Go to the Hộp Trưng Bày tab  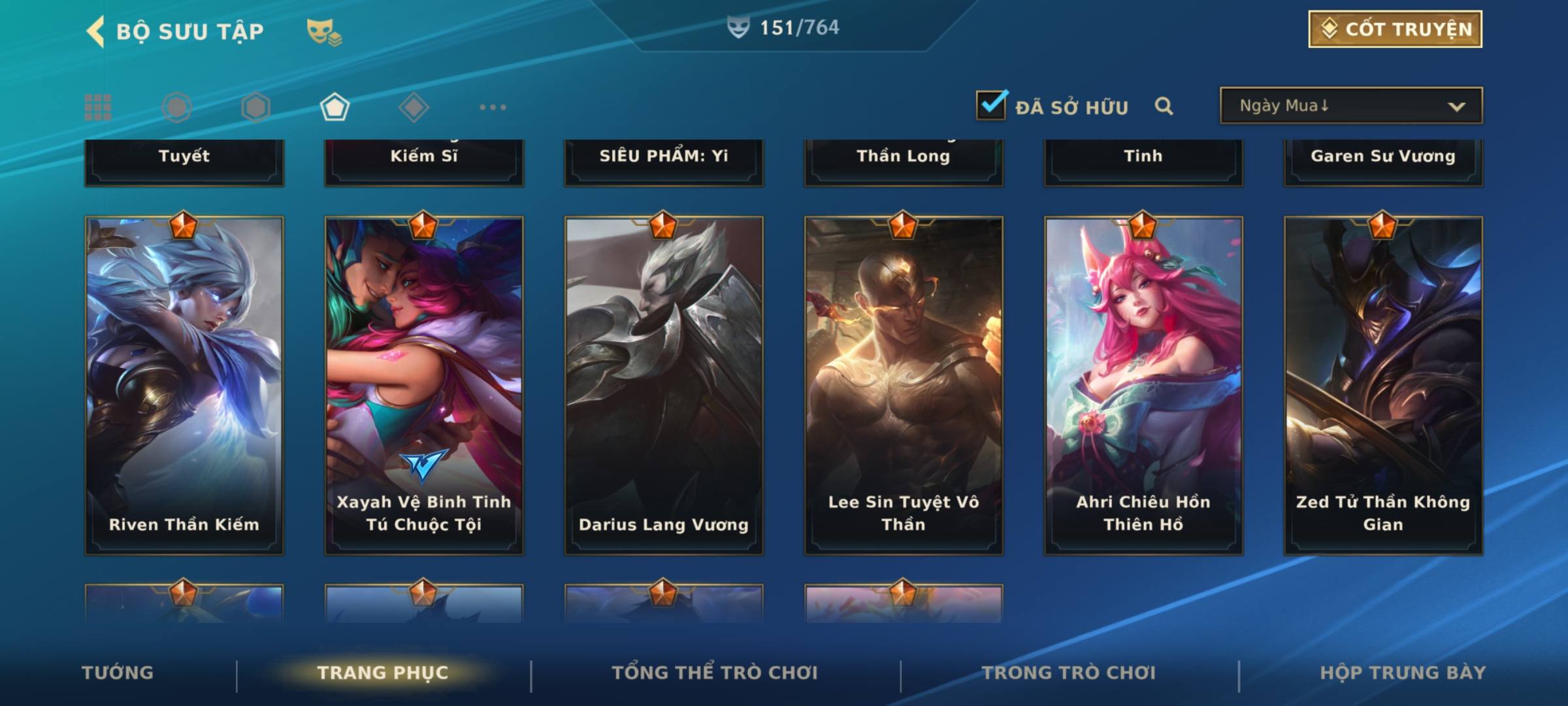point(1403,673)
